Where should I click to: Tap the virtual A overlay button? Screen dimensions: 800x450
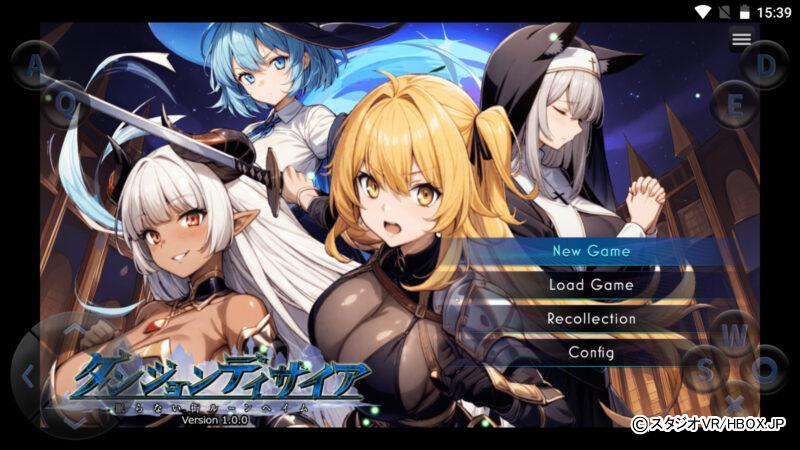[x=36, y=66]
